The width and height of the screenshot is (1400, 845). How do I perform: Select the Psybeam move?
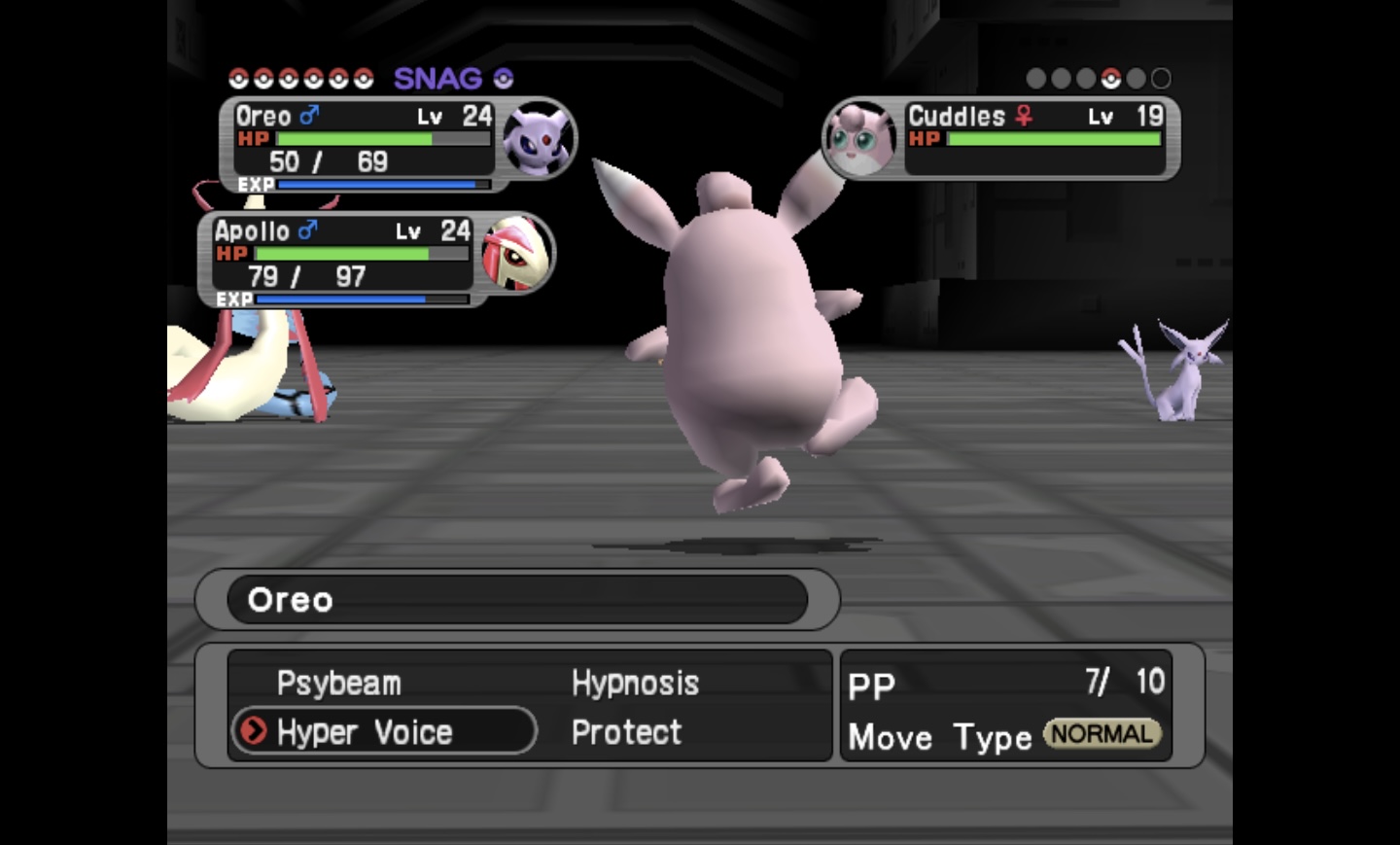tap(338, 684)
